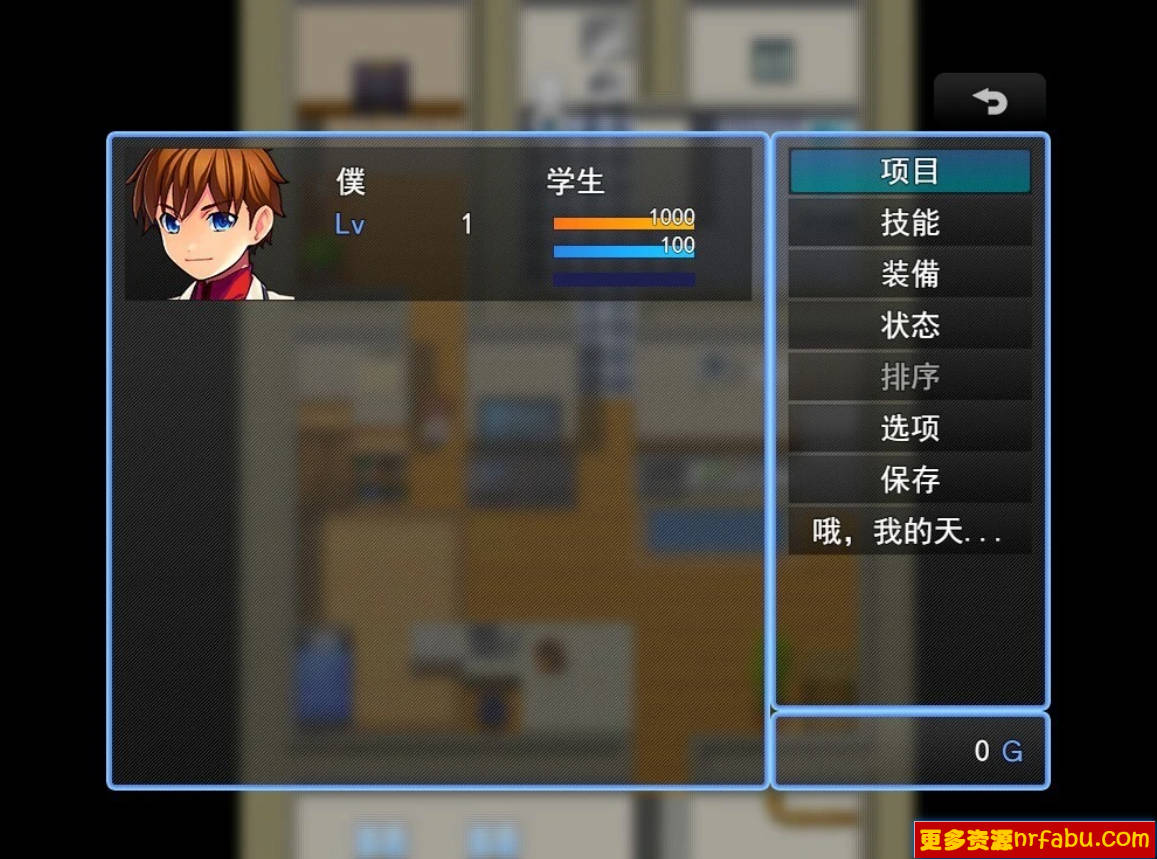The width and height of the screenshot is (1157, 859).
Task: Show the 状态 status screen
Action: (x=909, y=326)
